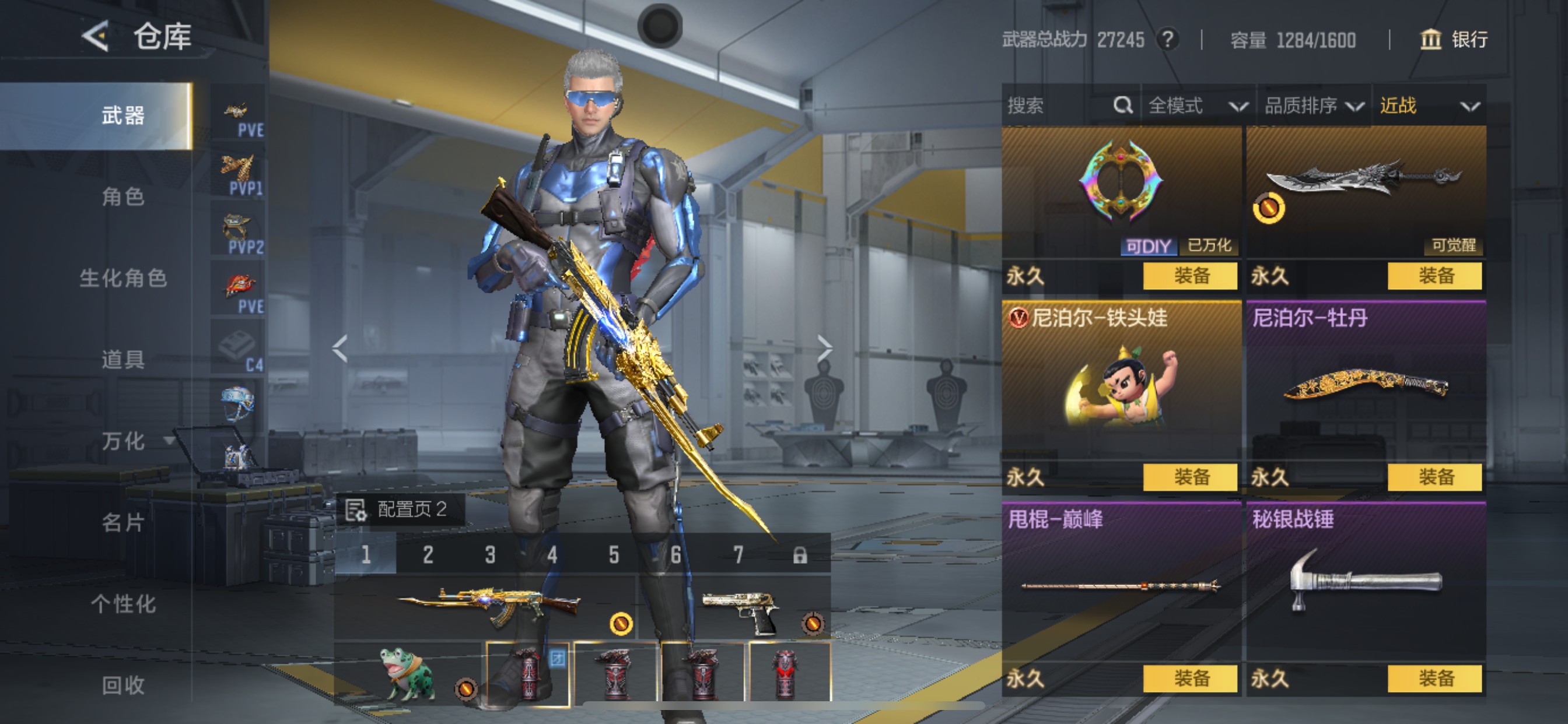Open the 回收 recycling section

tap(123, 685)
